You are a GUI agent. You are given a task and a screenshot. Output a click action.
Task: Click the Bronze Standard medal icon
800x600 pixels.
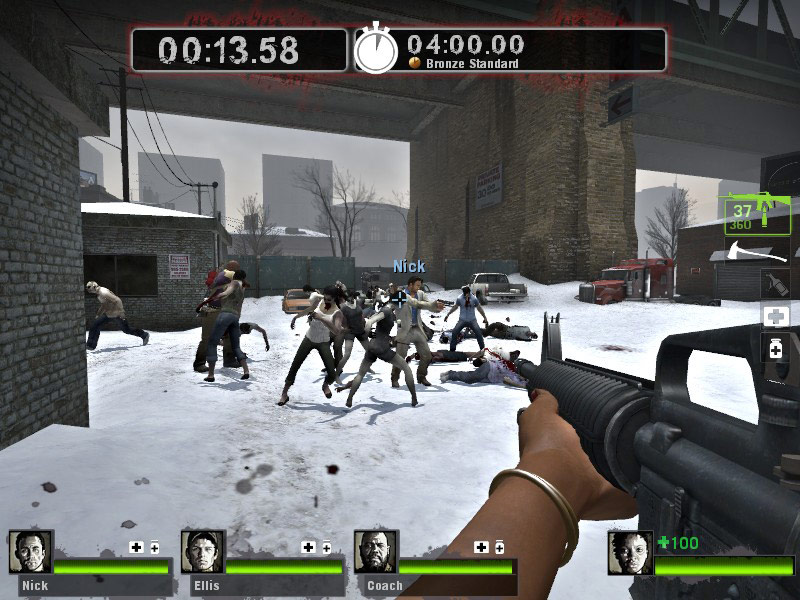coord(414,63)
